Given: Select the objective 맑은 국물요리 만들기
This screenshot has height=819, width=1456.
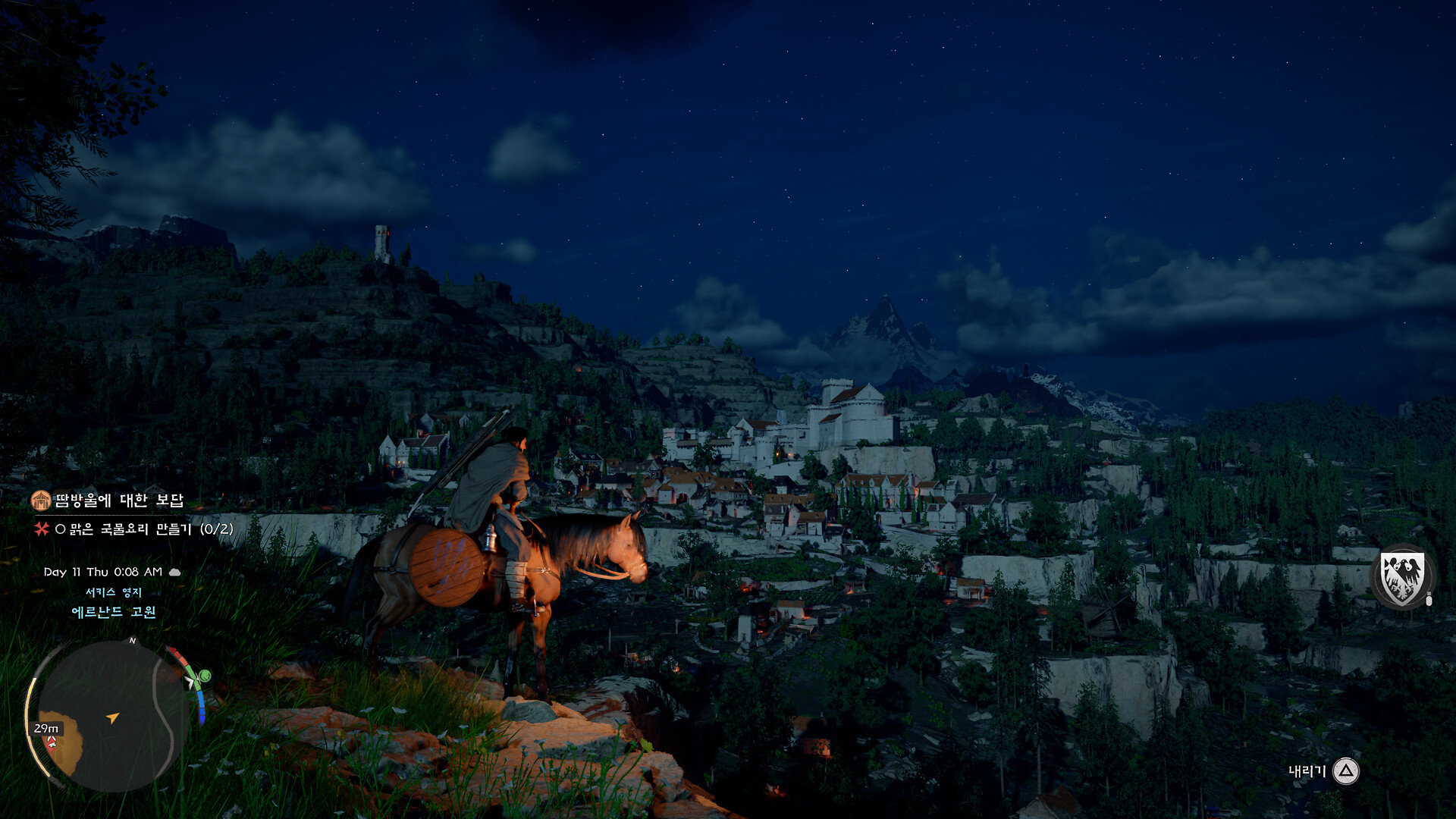Looking at the screenshot, I should click(144, 529).
